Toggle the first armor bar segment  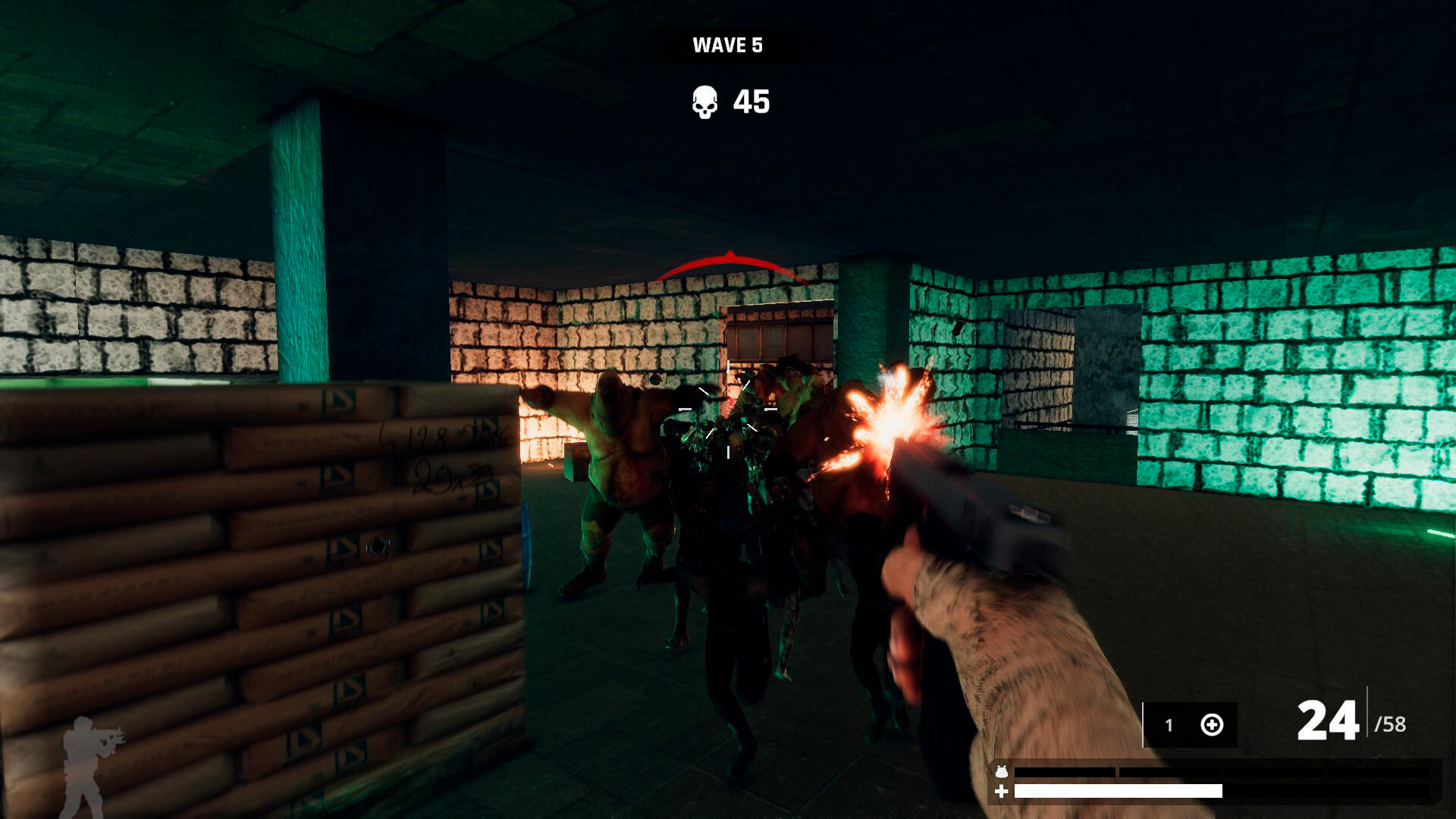pyautogui.click(x=1065, y=772)
